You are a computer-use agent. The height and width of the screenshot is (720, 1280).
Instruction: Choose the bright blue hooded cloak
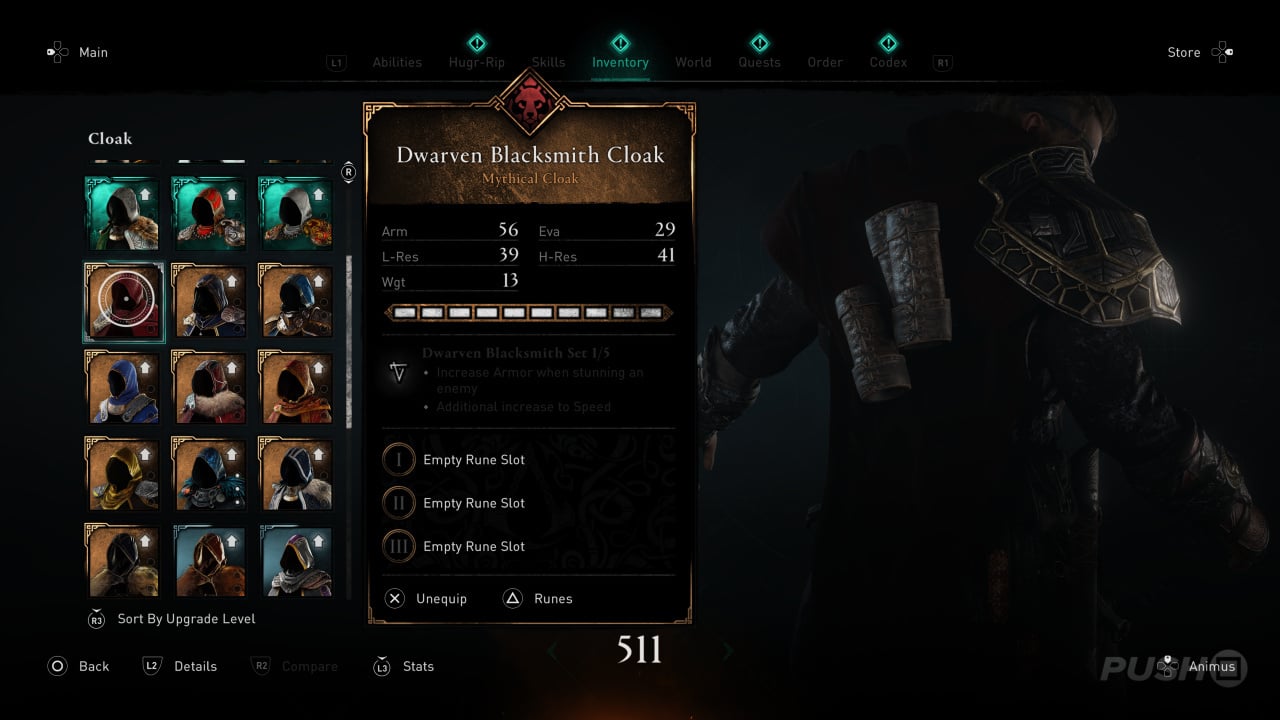click(124, 387)
